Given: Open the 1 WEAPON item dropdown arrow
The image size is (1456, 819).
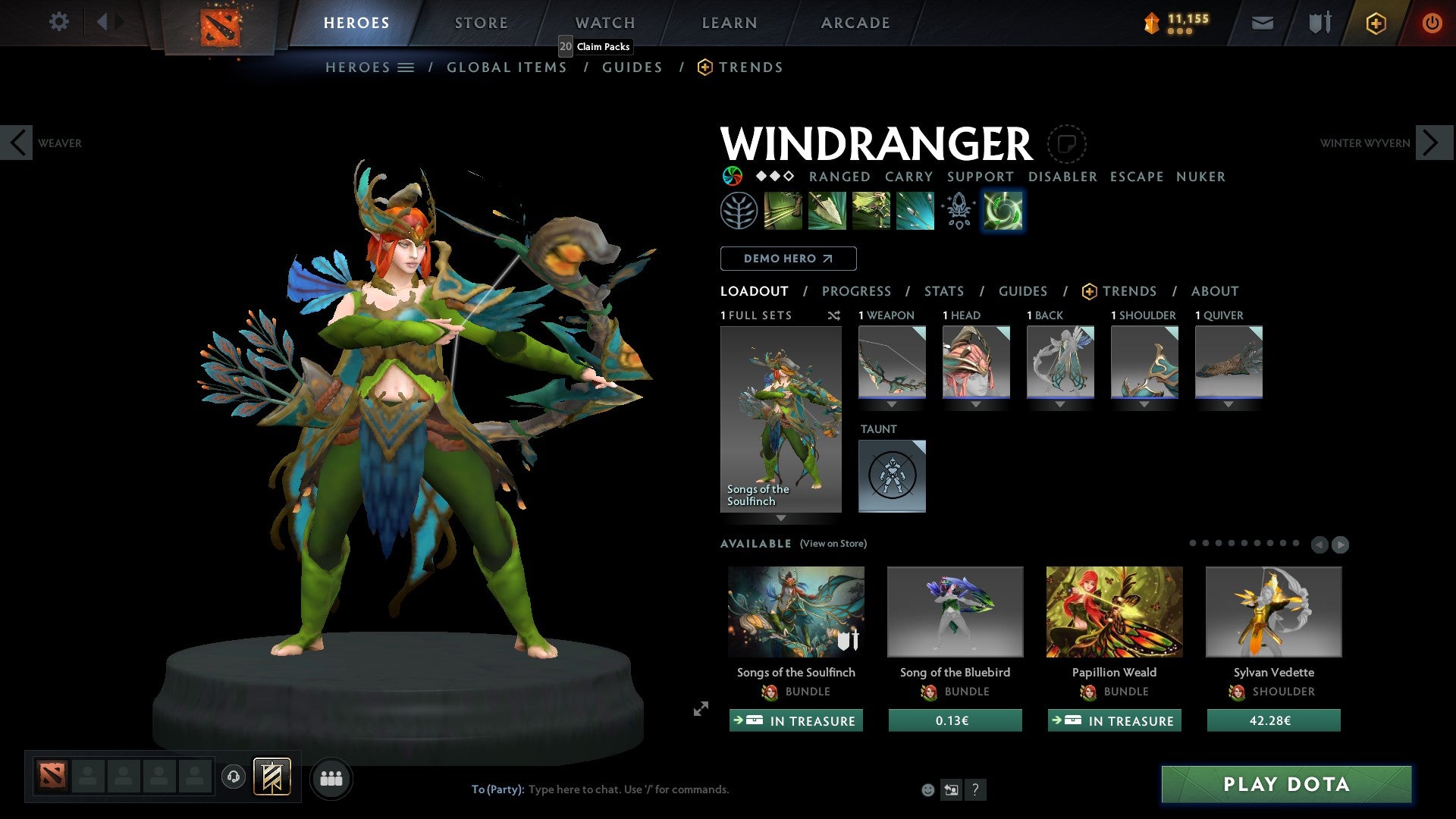Looking at the screenshot, I should pyautogui.click(x=893, y=404).
